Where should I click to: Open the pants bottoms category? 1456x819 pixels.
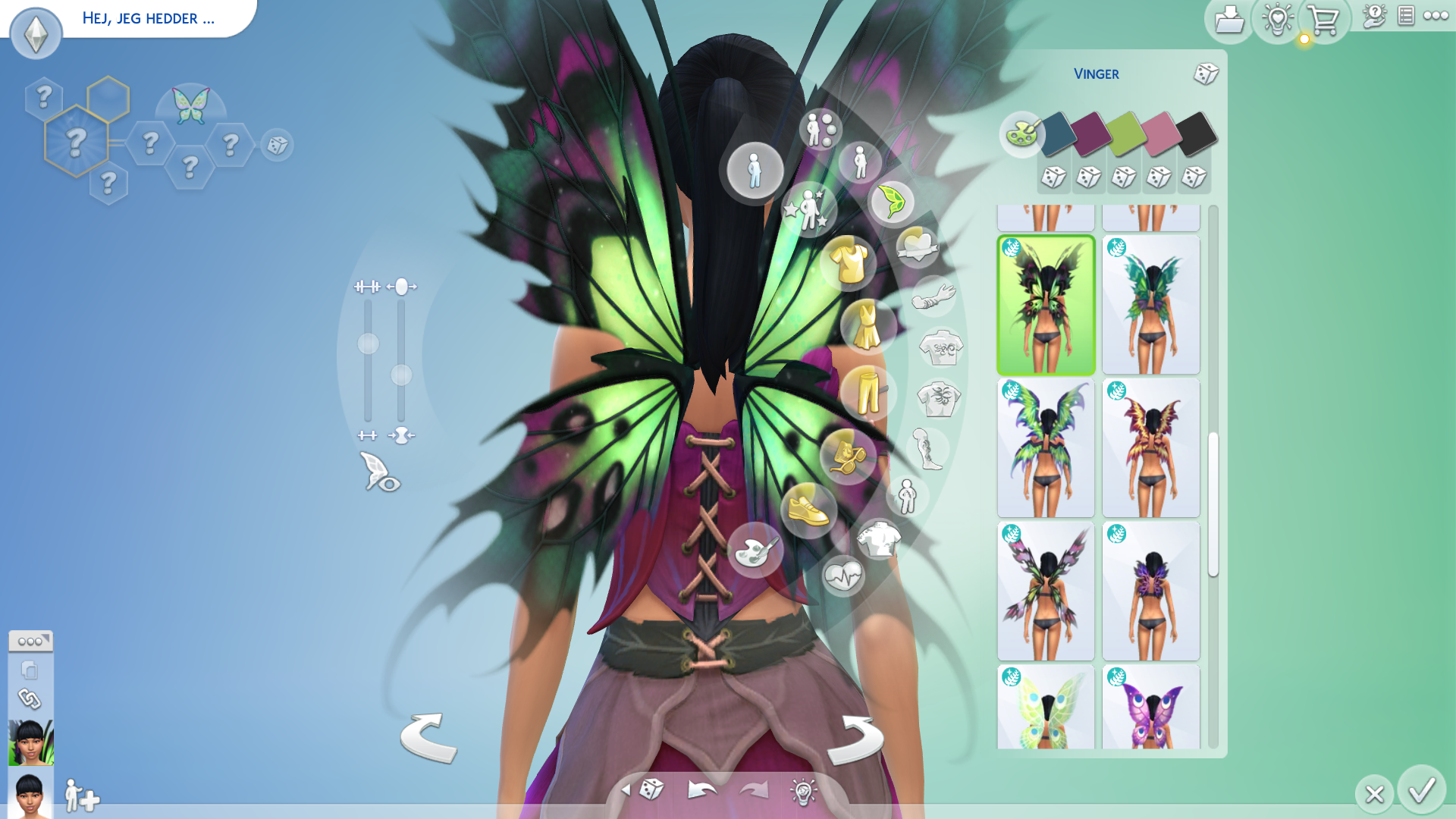(x=868, y=392)
